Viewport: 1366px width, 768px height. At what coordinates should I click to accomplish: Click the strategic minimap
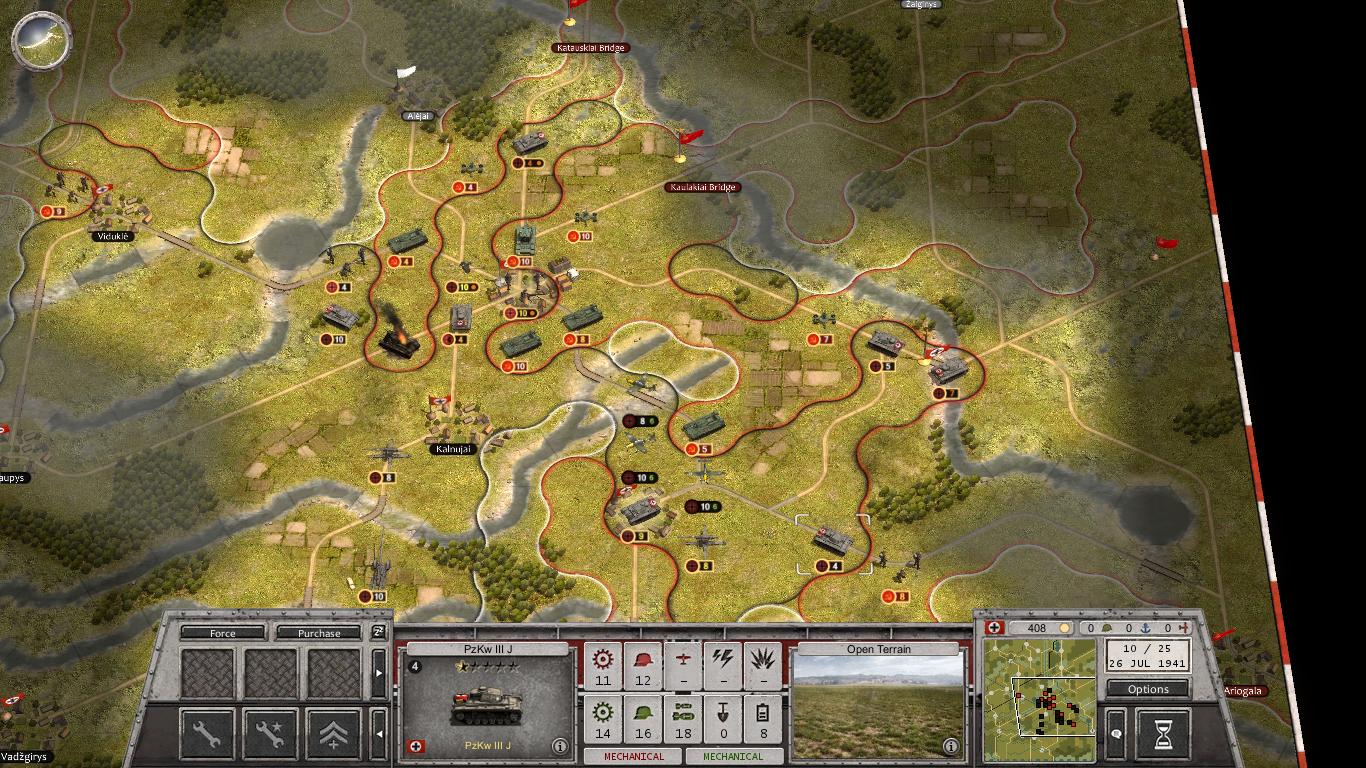(x=1040, y=700)
